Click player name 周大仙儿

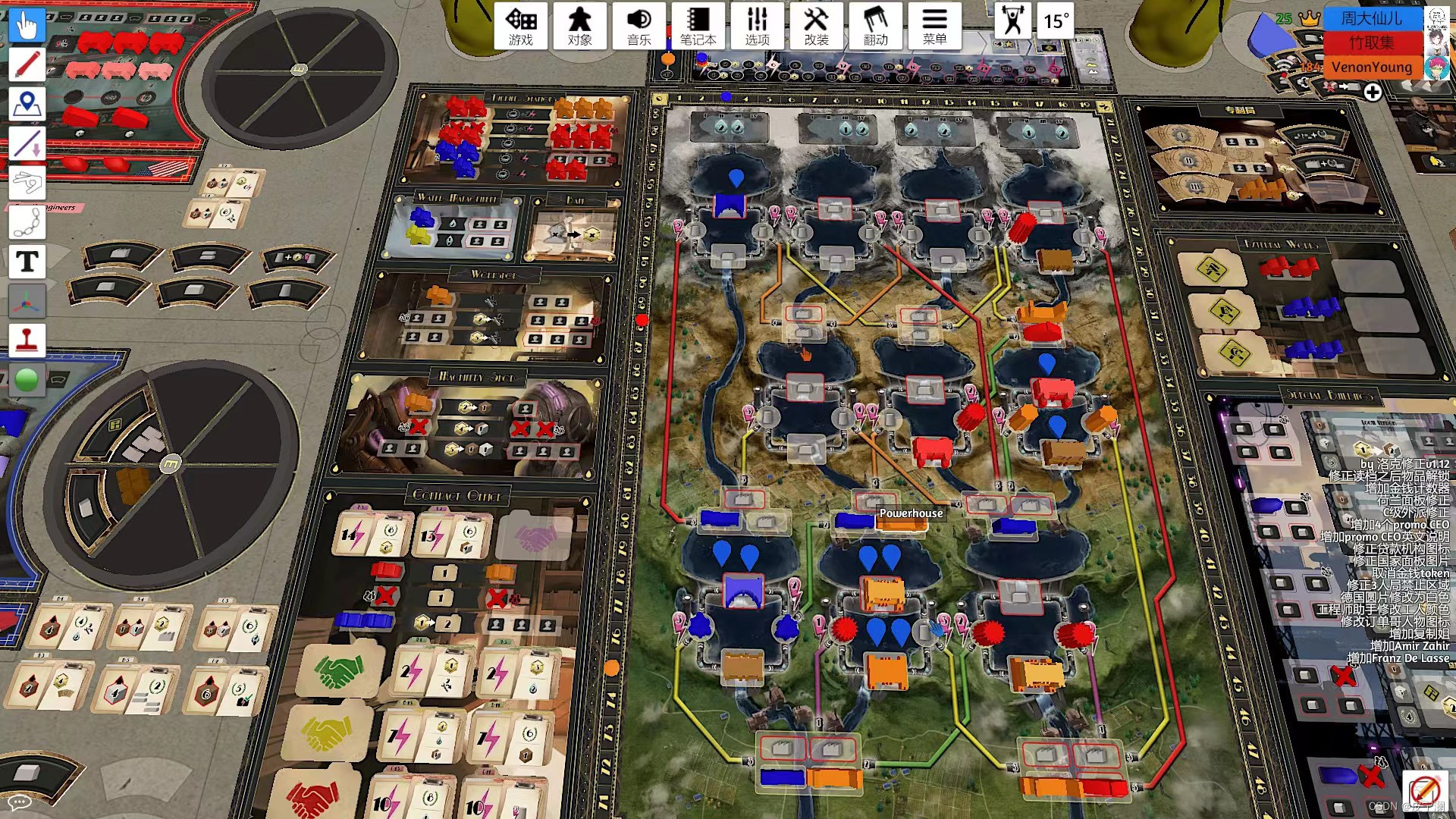point(1371,18)
